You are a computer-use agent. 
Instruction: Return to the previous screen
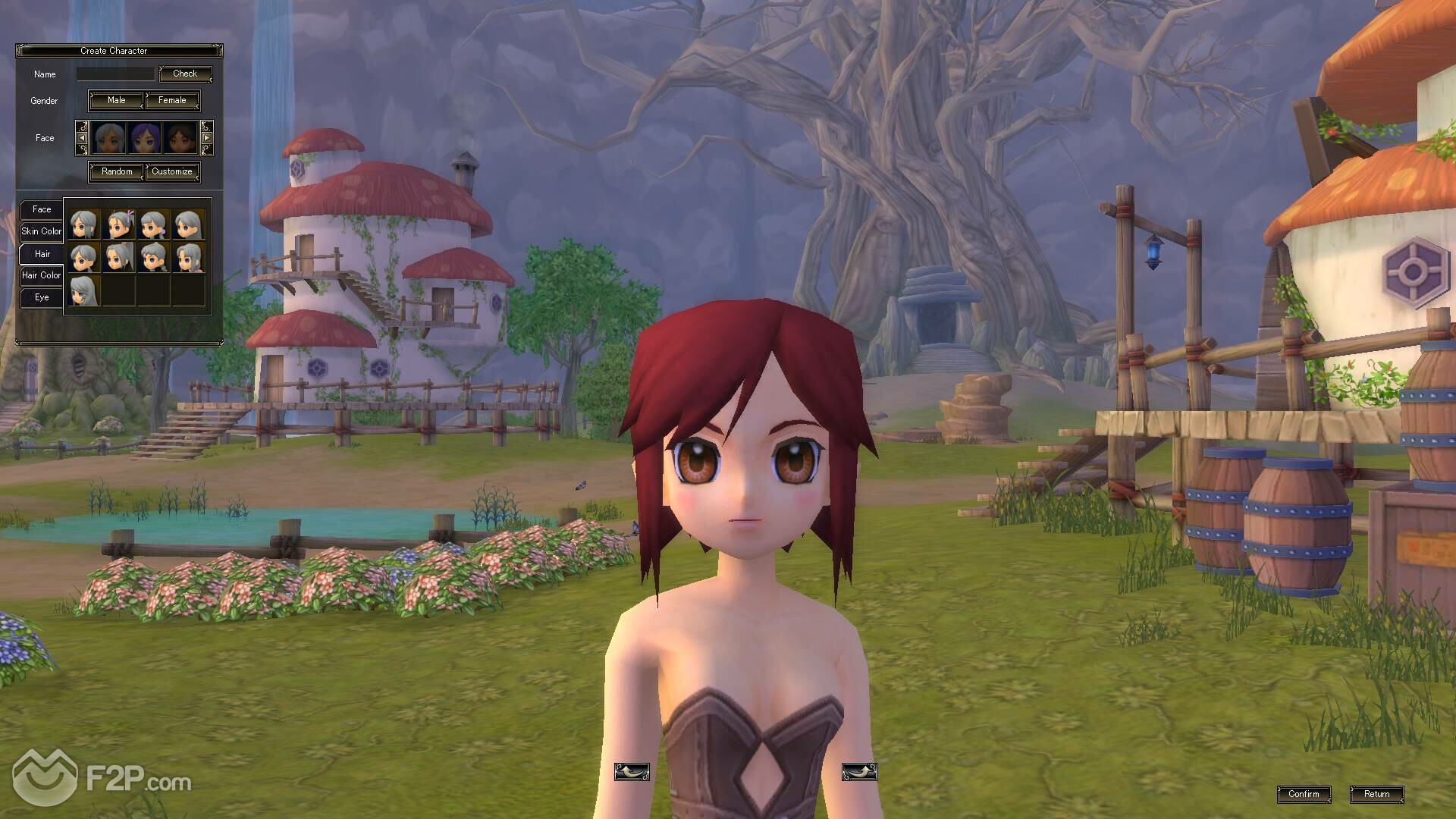point(1376,794)
